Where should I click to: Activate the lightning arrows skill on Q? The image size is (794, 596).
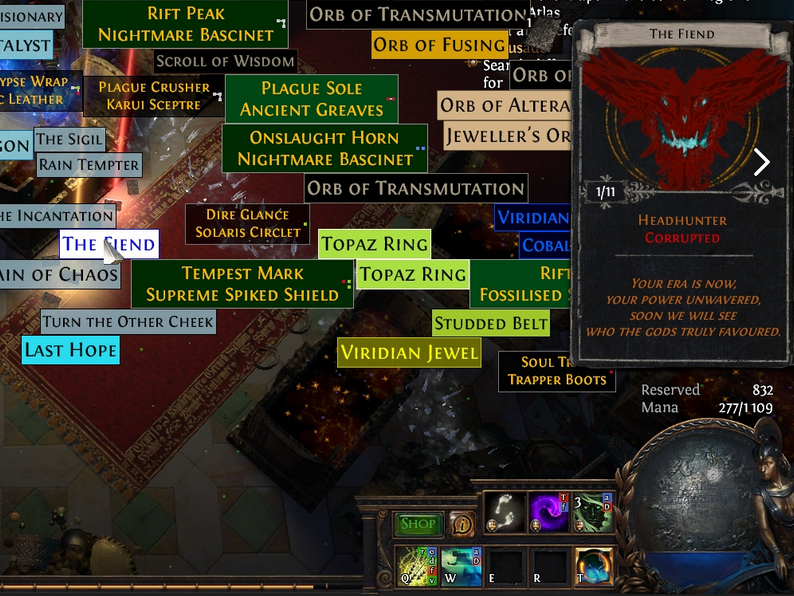(x=417, y=566)
